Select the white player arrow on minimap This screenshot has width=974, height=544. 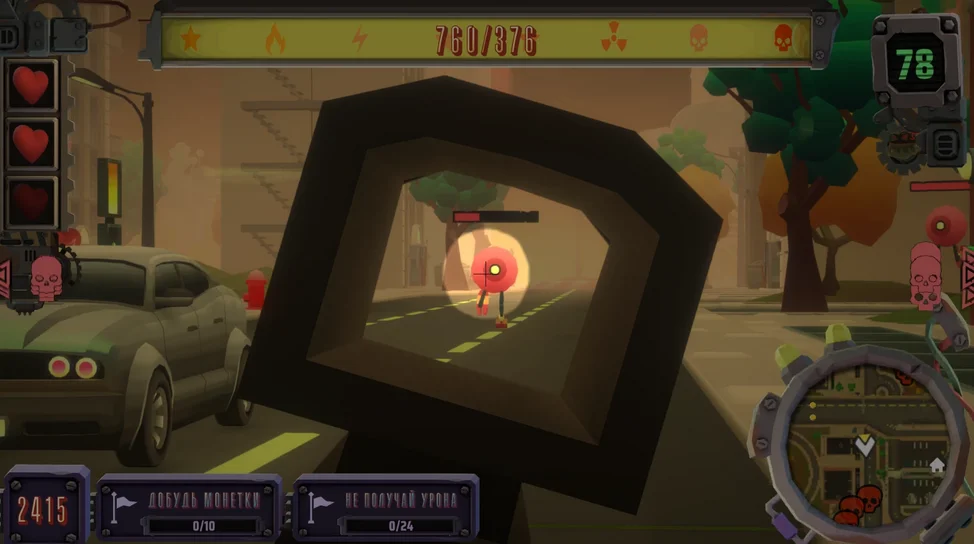[x=864, y=445]
